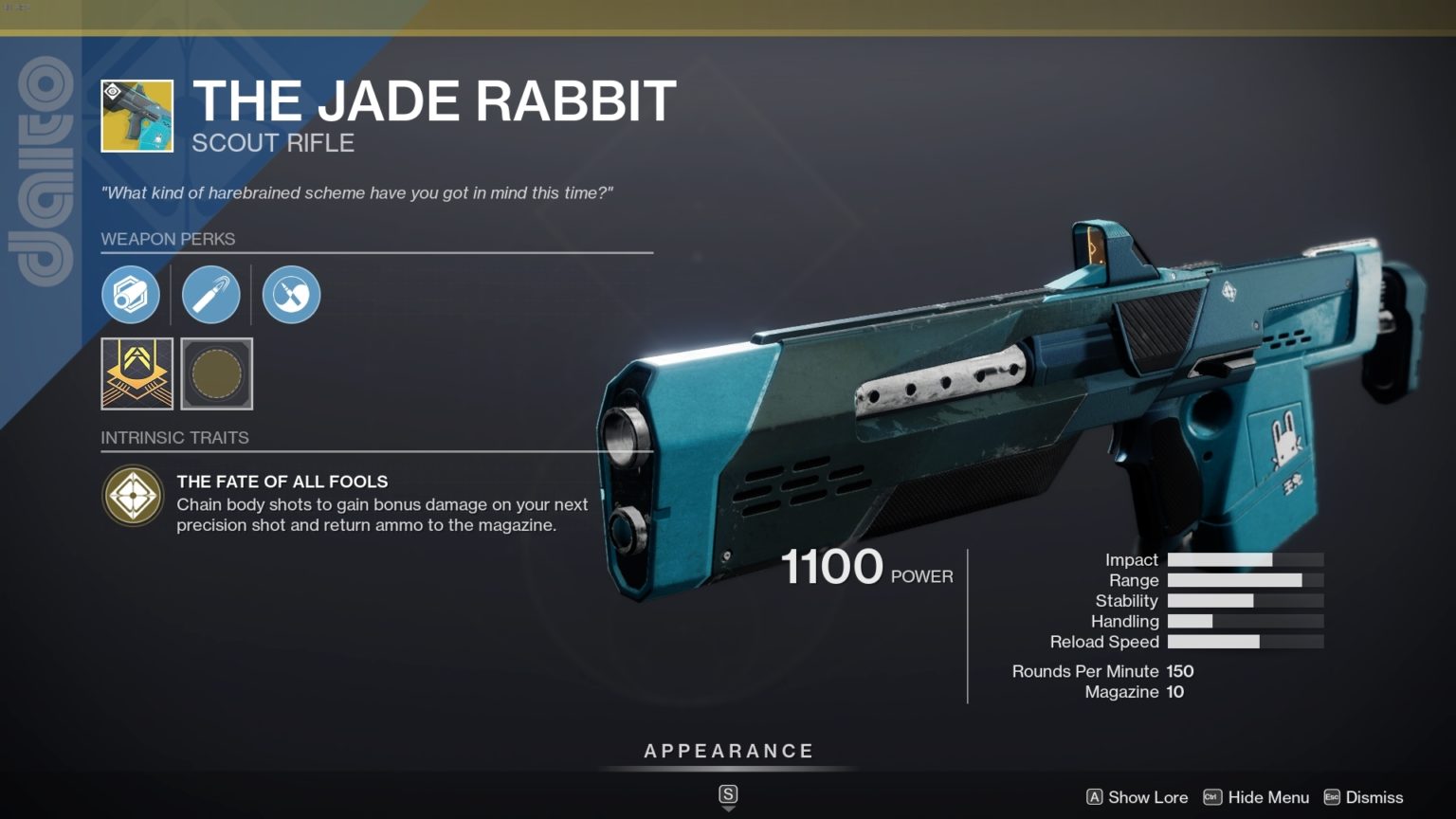Select the barrel perk icon

pos(131,294)
